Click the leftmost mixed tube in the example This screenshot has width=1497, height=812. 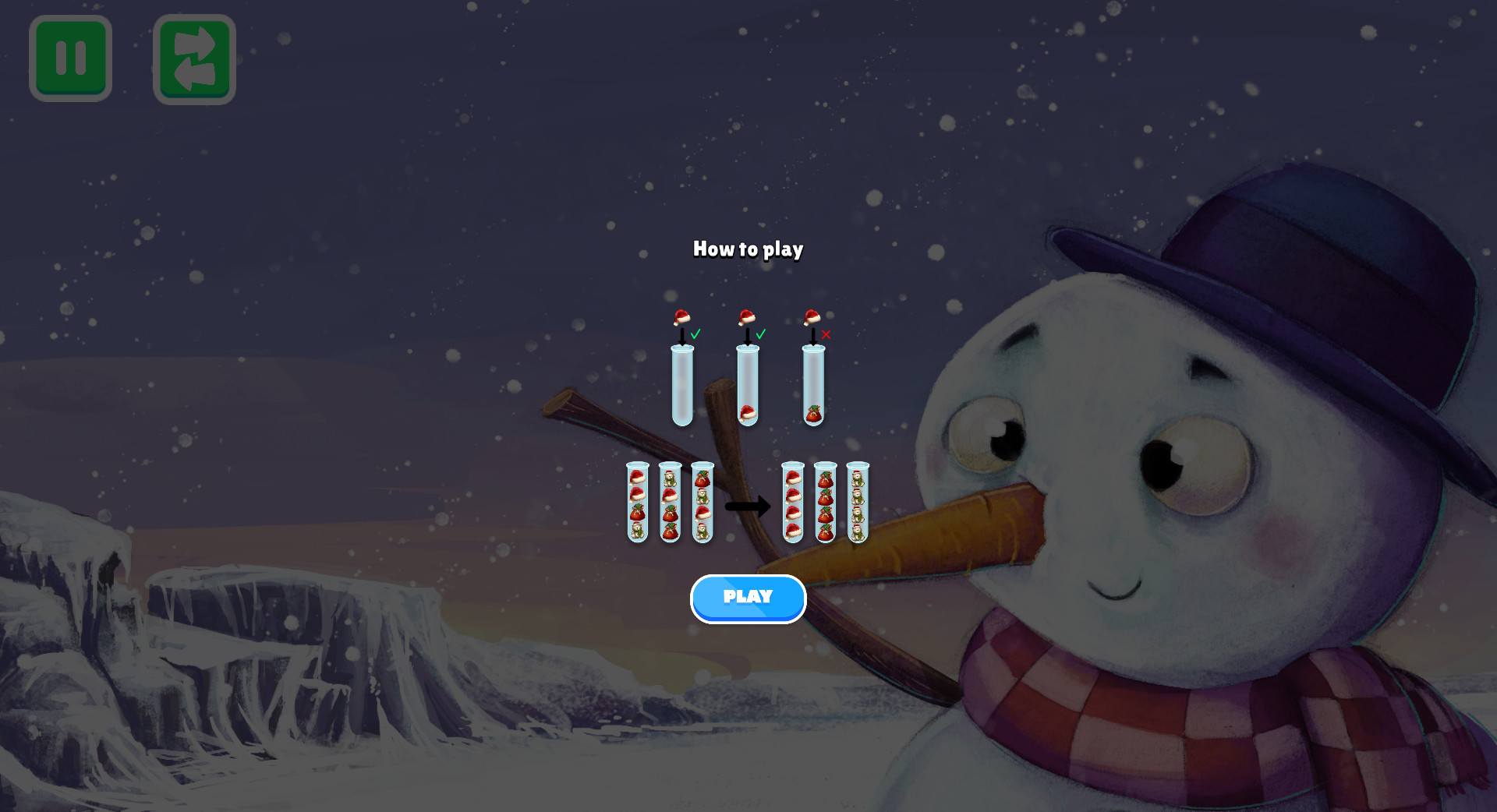pyautogui.click(x=638, y=503)
